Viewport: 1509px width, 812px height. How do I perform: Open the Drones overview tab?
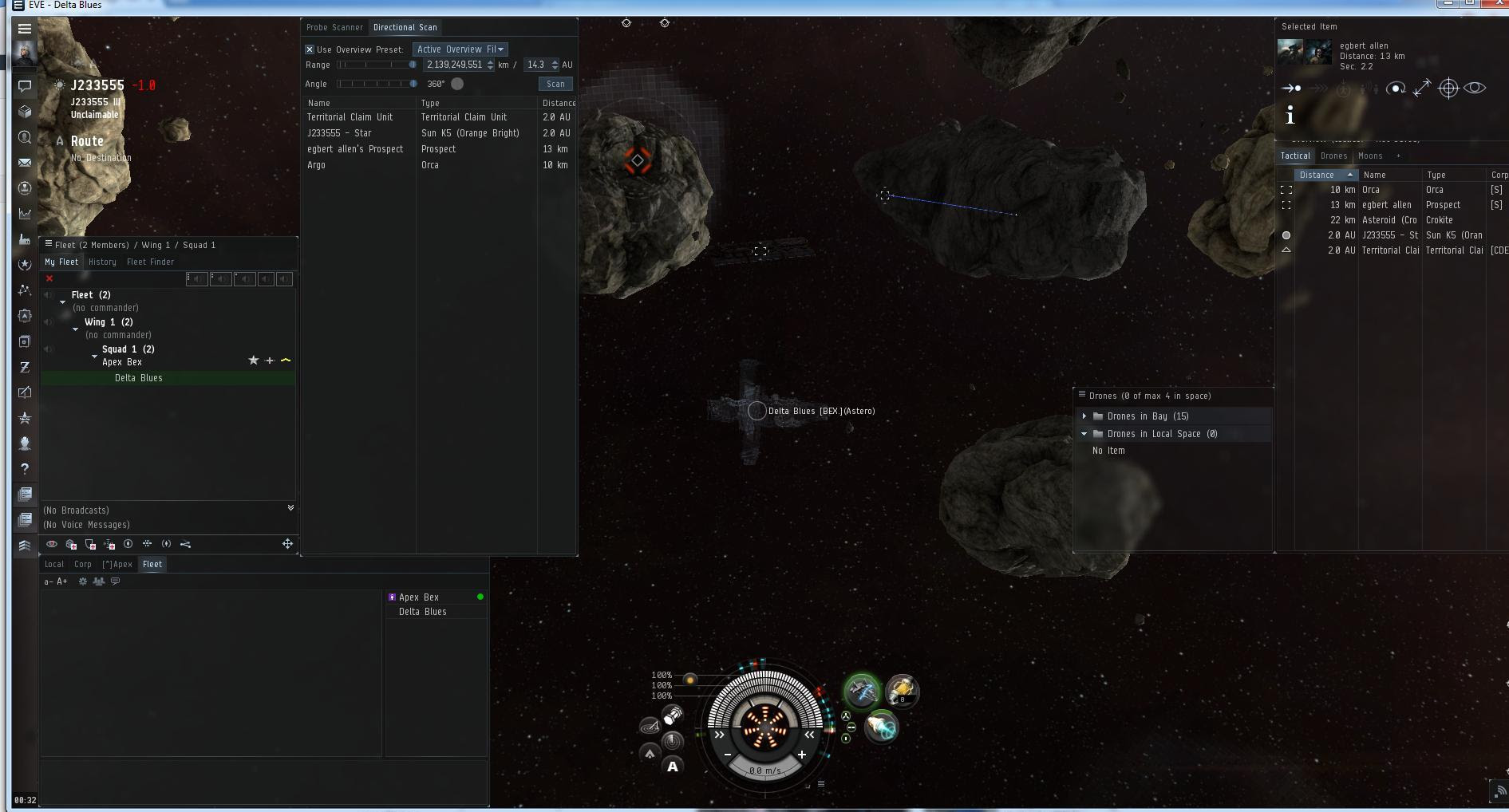click(1333, 156)
